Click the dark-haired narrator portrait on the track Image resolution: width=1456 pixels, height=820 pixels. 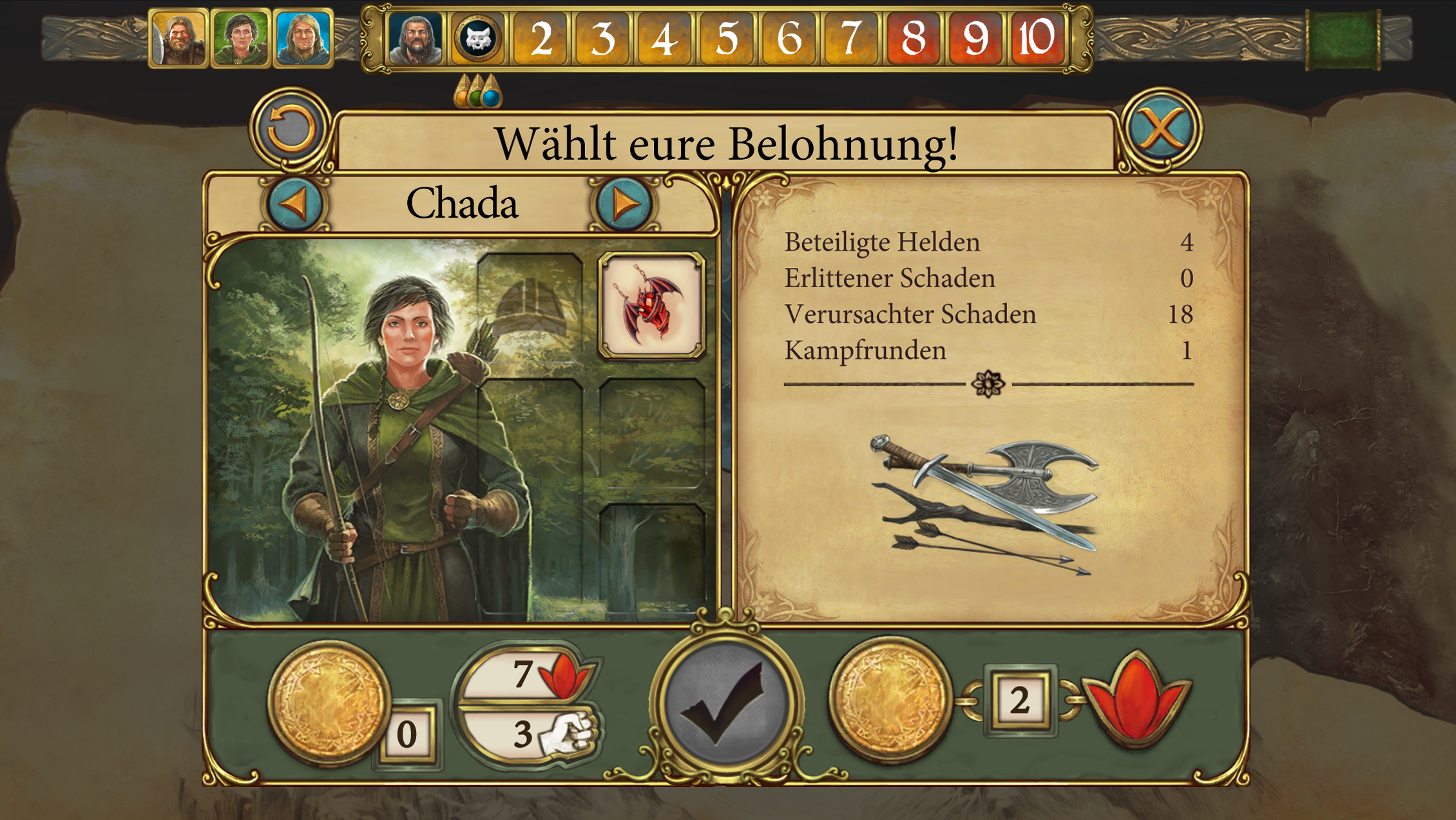point(416,39)
